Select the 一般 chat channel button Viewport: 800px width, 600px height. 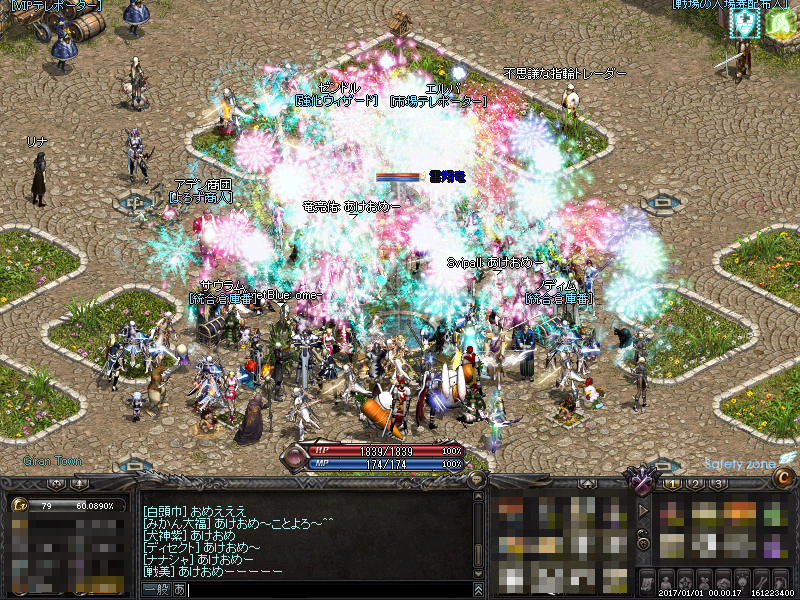pos(156,590)
